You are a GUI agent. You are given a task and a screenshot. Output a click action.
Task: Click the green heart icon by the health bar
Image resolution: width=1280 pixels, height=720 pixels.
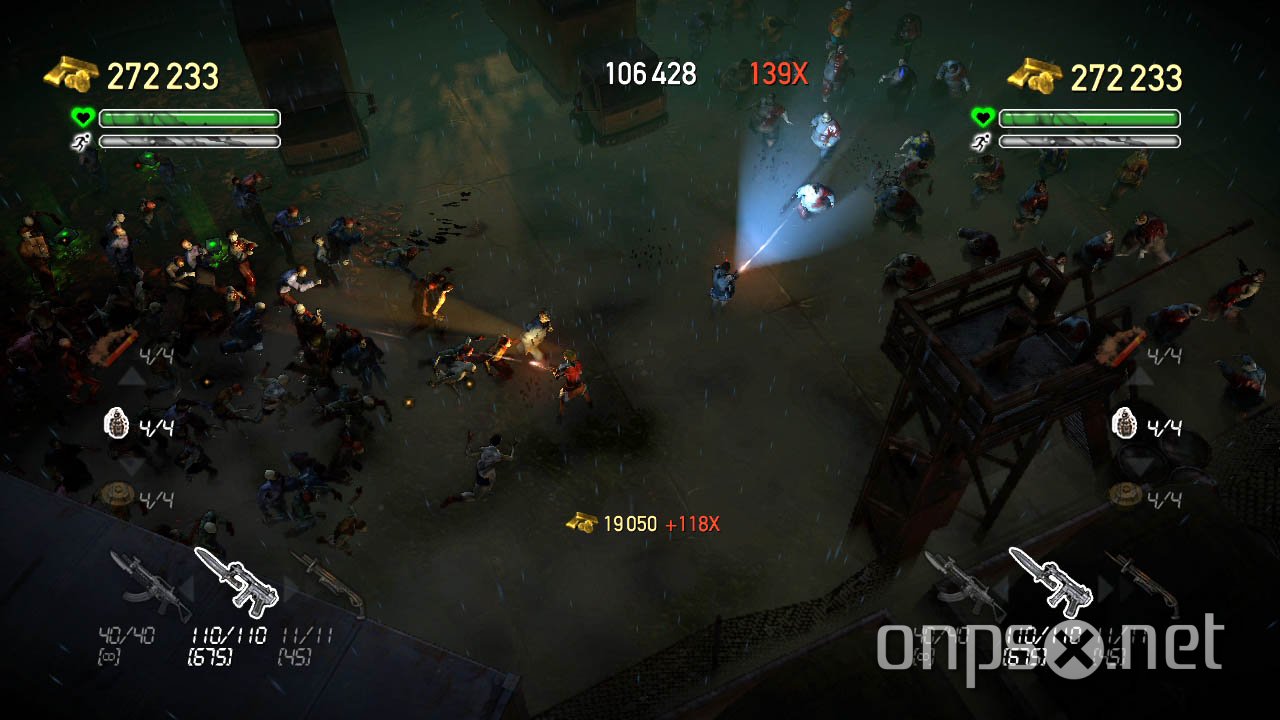tap(85, 117)
